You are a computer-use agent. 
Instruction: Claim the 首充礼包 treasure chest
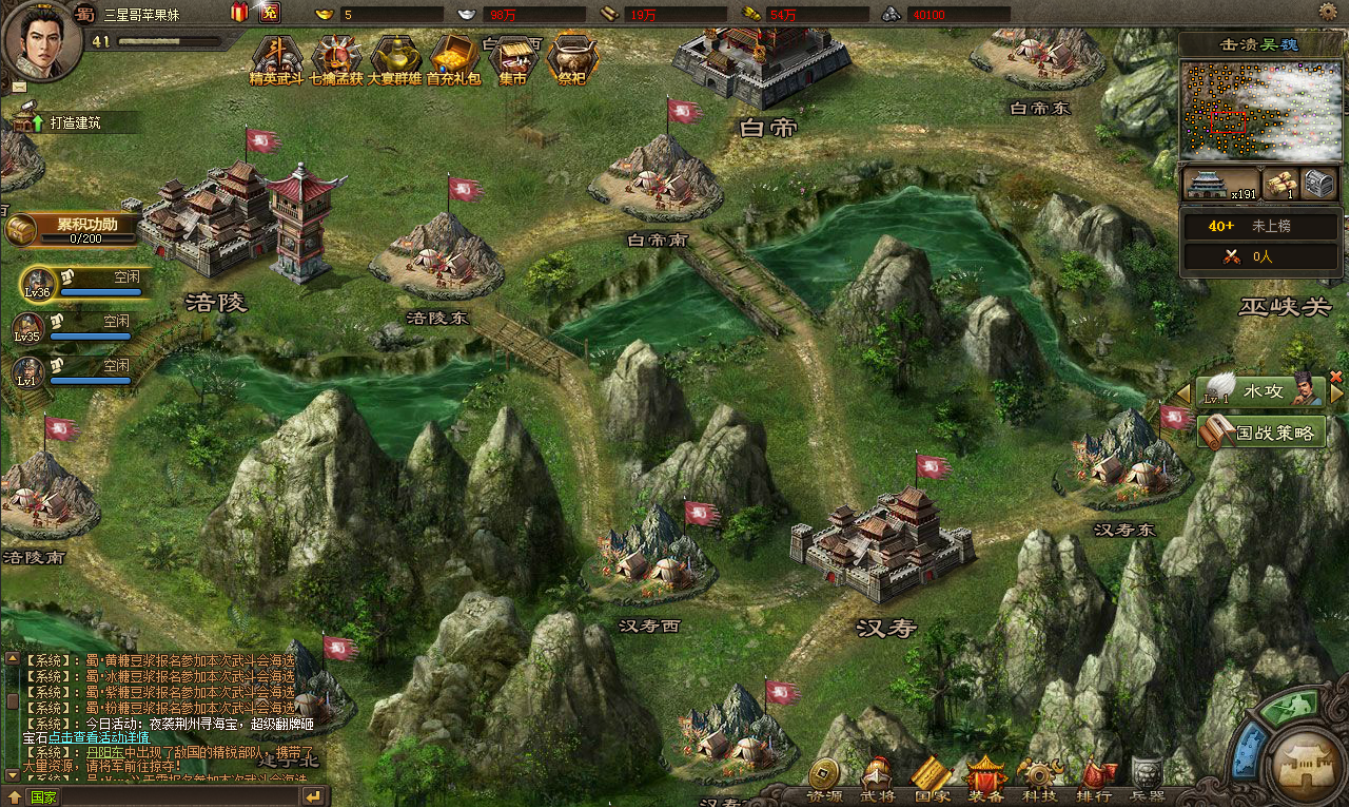(454, 58)
